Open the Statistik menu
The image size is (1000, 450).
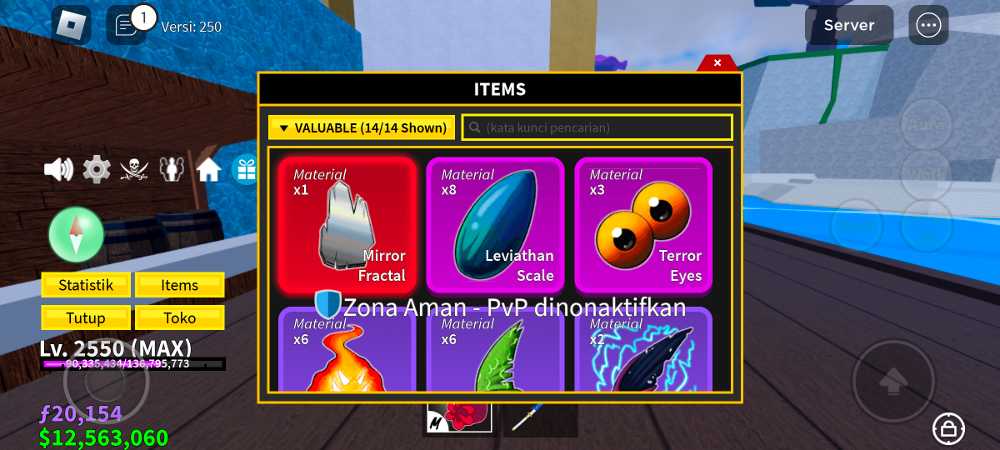point(85,285)
